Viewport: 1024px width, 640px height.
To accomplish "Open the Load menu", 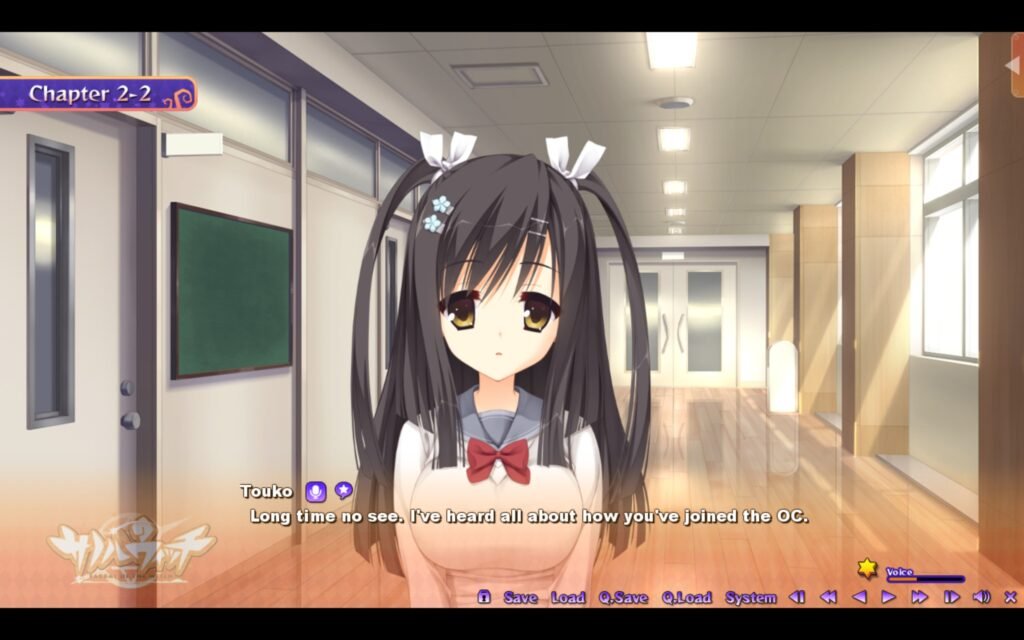I will pos(567,597).
